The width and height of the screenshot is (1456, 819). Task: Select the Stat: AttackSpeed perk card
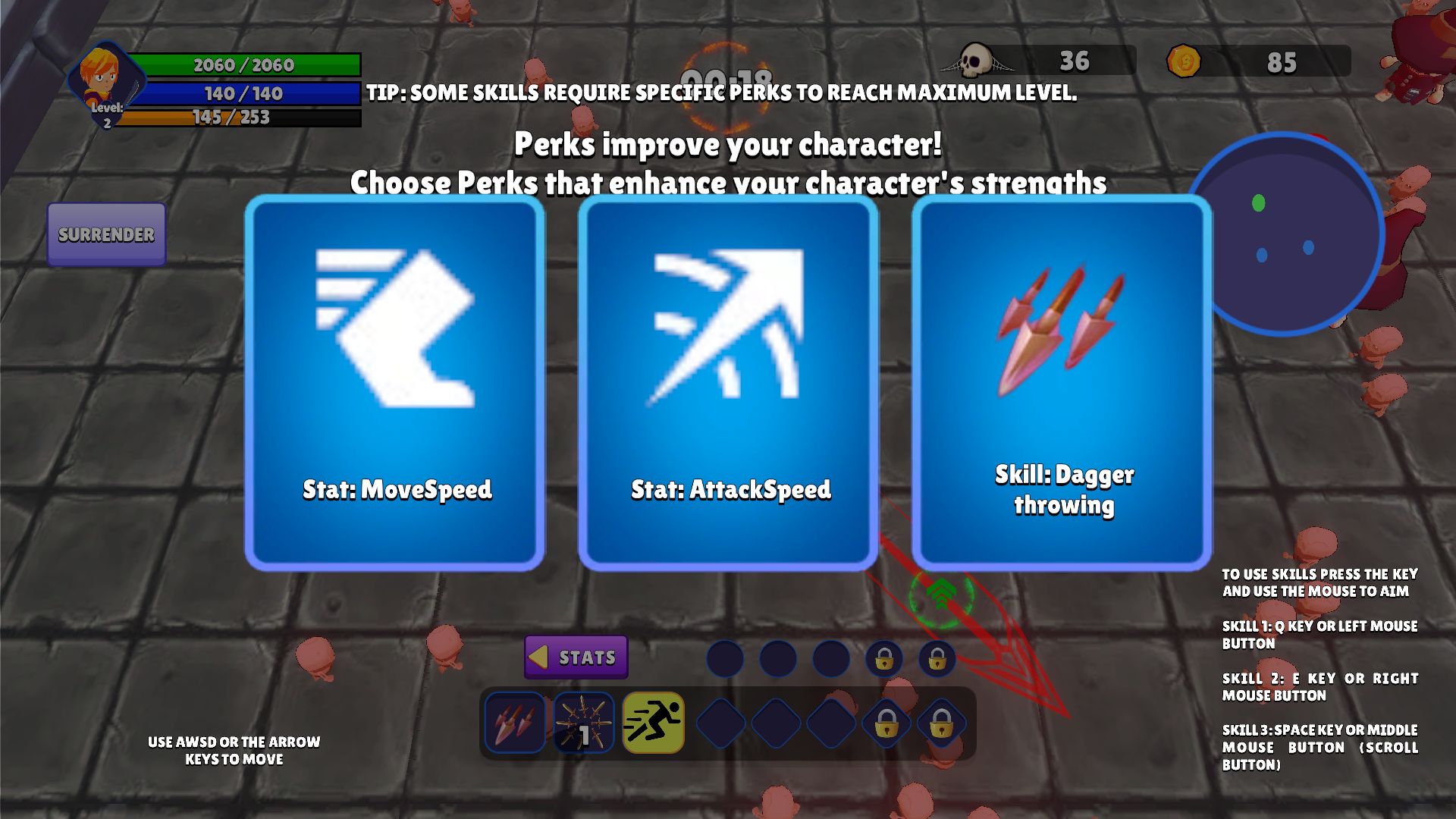[x=728, y=383]
